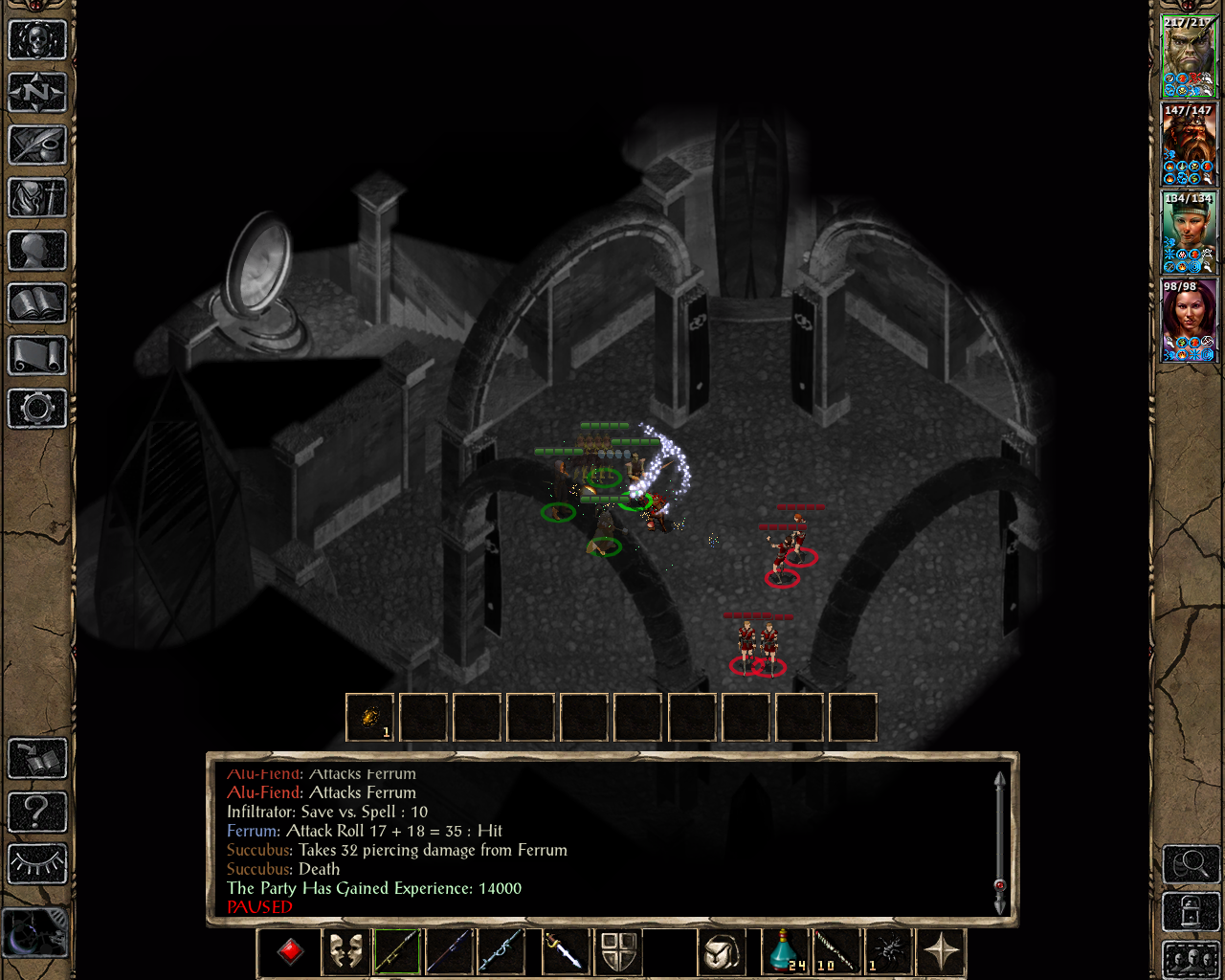
Task: Activate the masks special ability icon
Action: pyautogui.click(x=345, y=952)
